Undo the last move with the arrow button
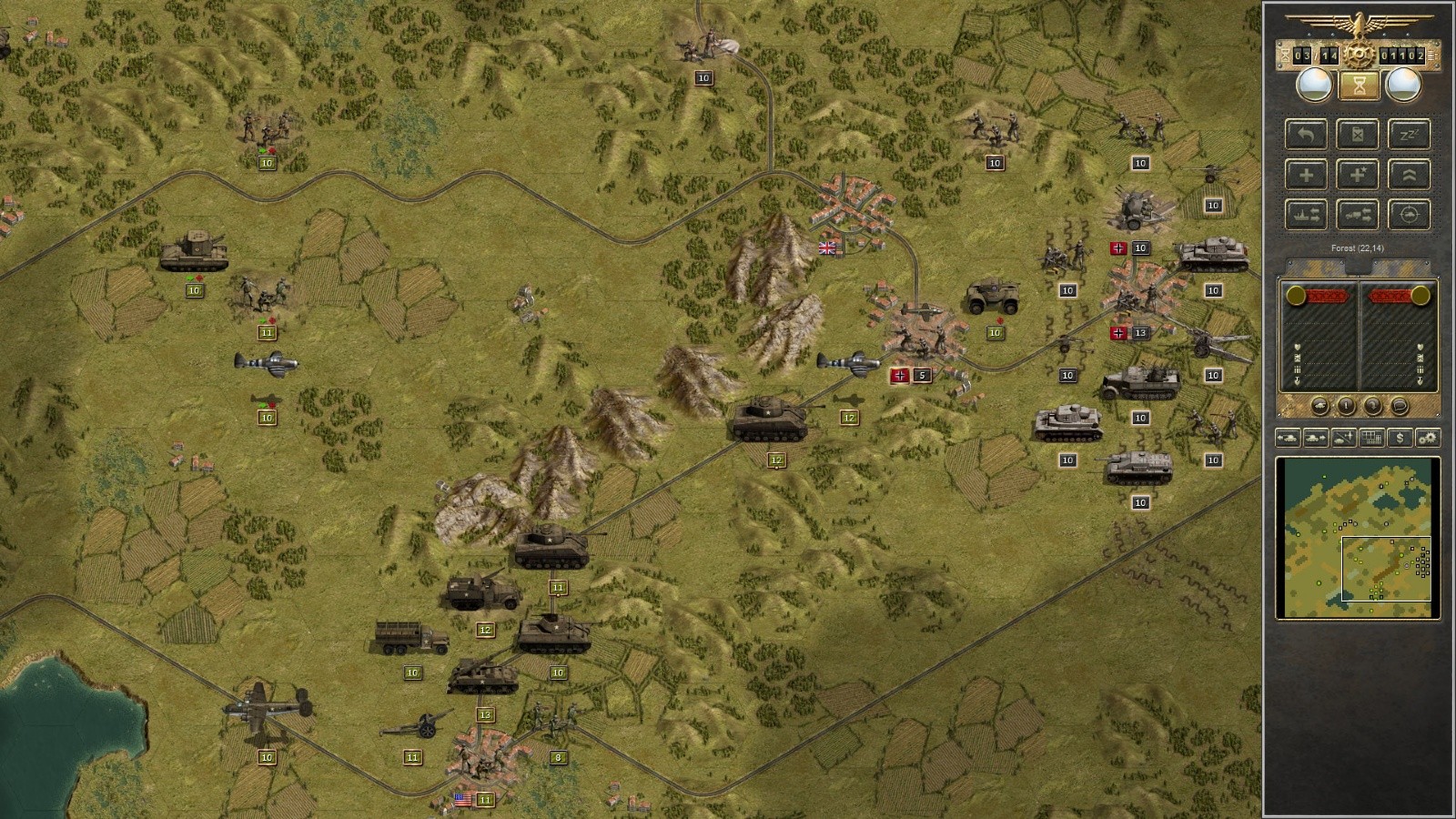Viewport: 1456px width, 819px height. 1306,135
